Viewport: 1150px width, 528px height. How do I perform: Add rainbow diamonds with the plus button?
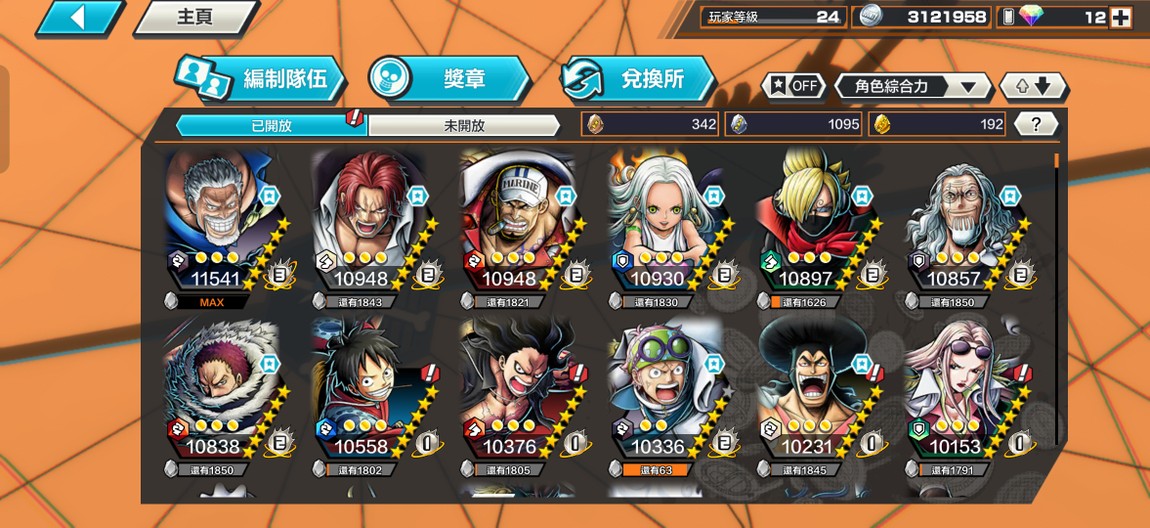coord(1121,17)
